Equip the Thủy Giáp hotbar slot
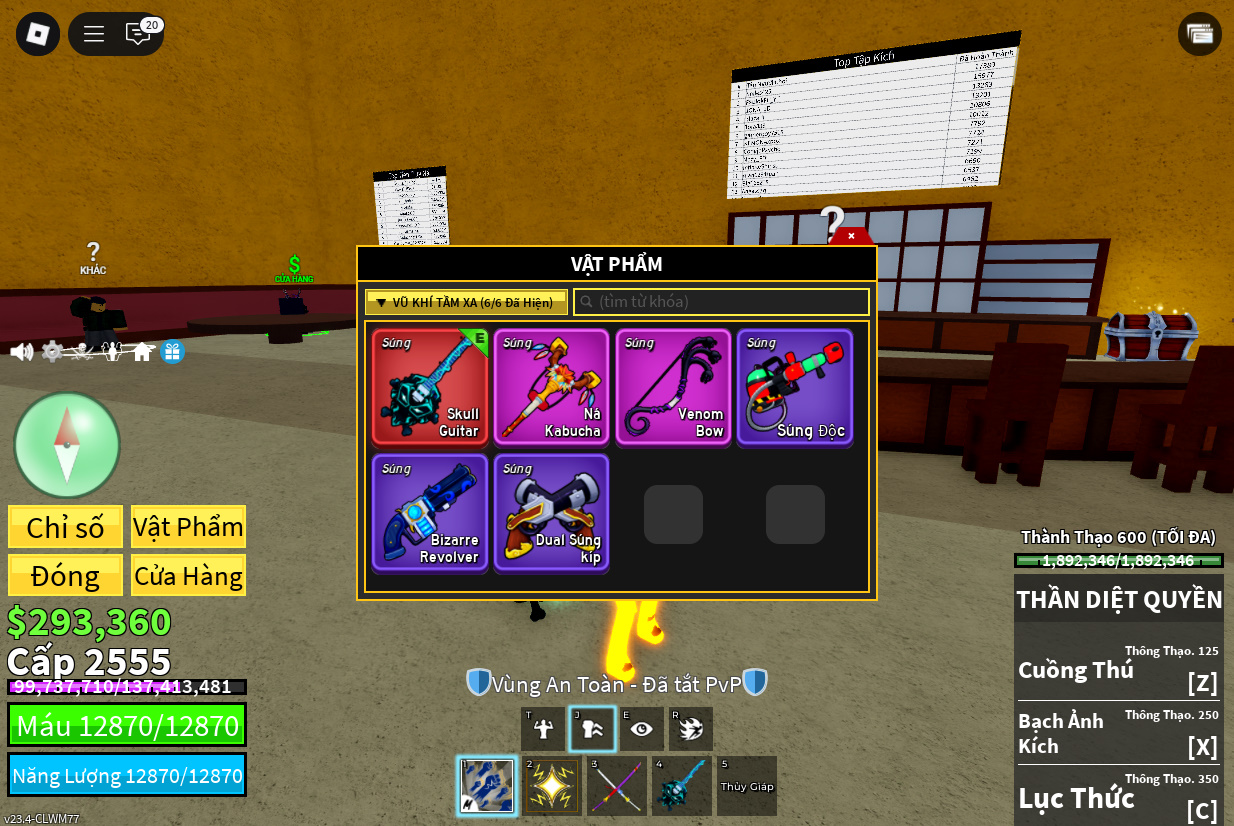Screen dimensions: 1234x826 click(746, 786)
